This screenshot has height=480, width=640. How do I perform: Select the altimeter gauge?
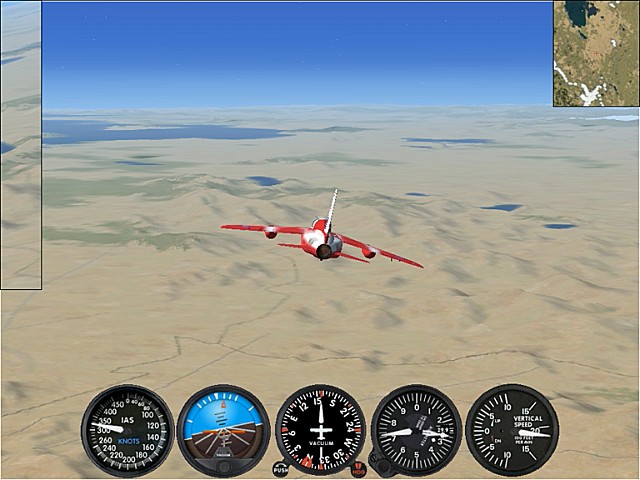[416, 430]
